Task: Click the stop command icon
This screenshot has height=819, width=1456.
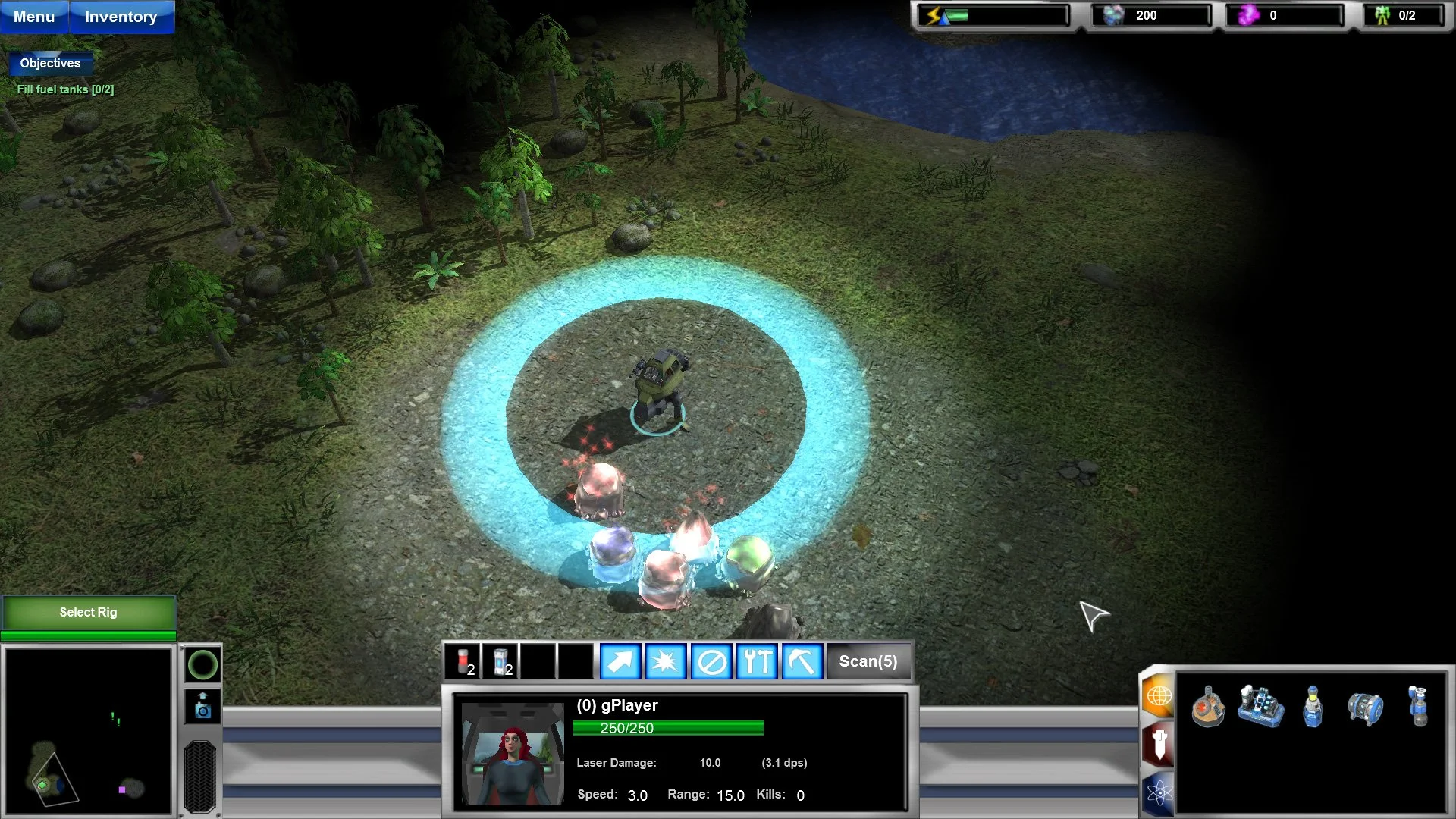Action: 711,661
